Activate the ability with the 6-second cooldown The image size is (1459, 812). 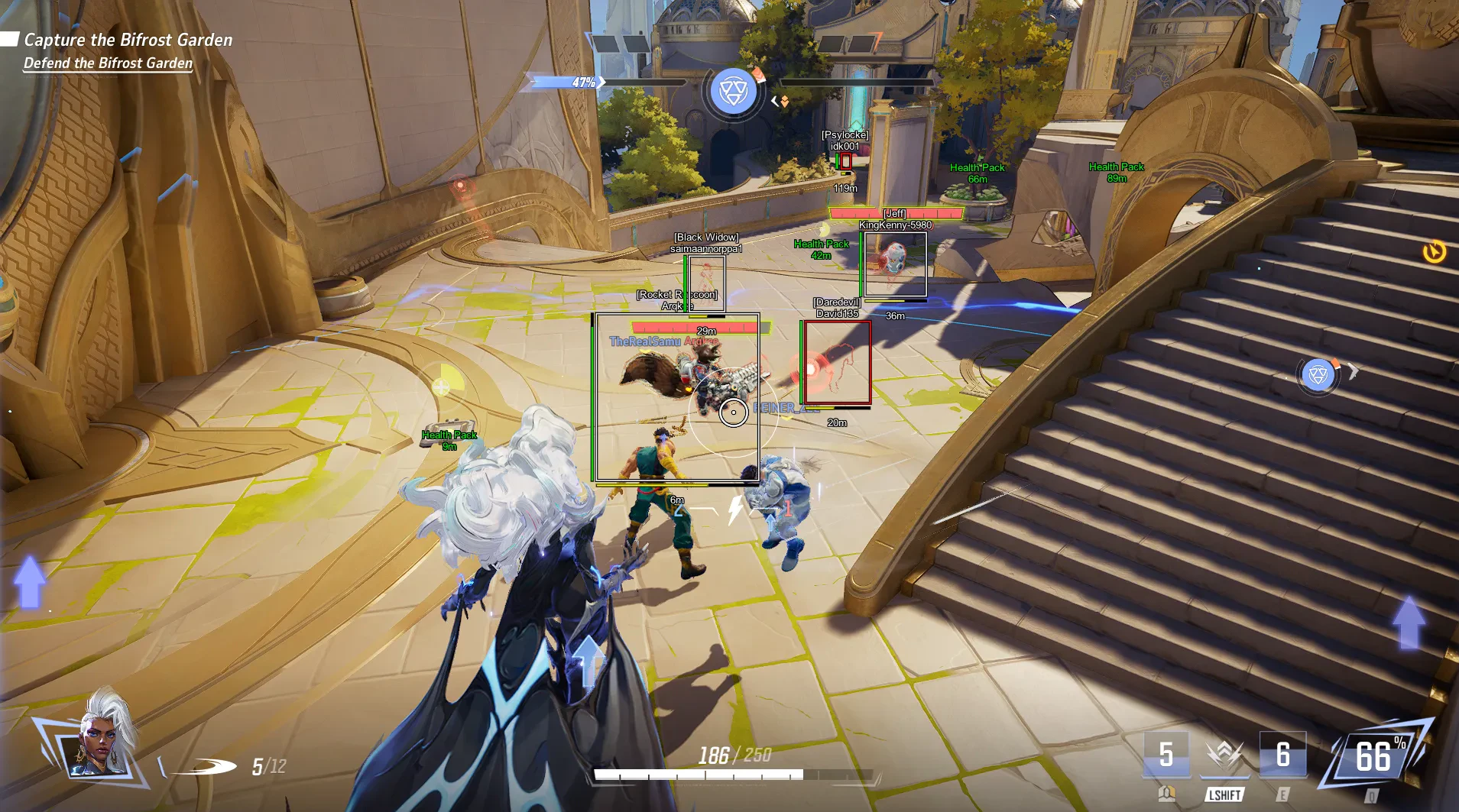click(x=1282, y=755)
